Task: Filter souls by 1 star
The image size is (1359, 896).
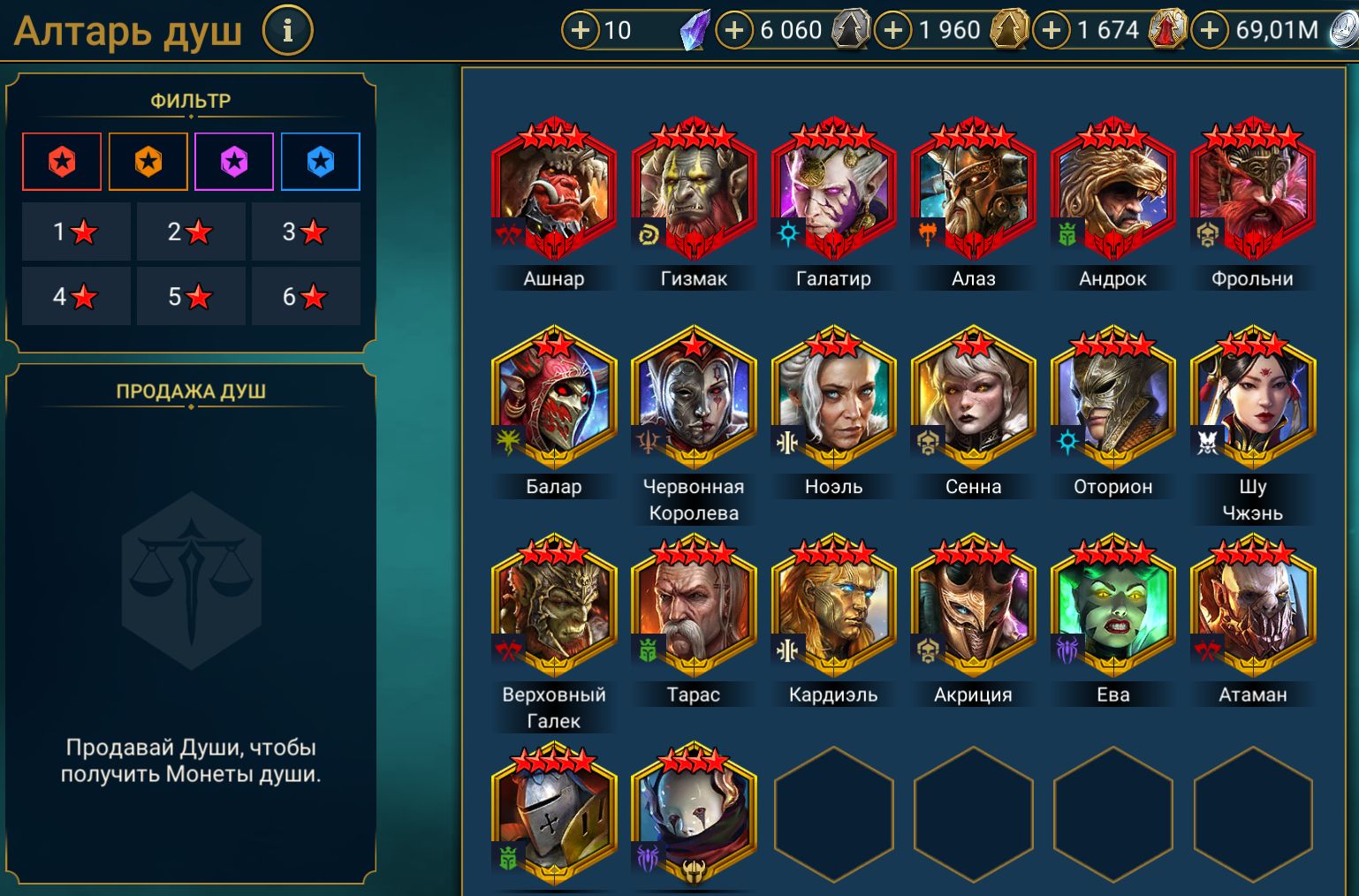Action: (76, 232)
